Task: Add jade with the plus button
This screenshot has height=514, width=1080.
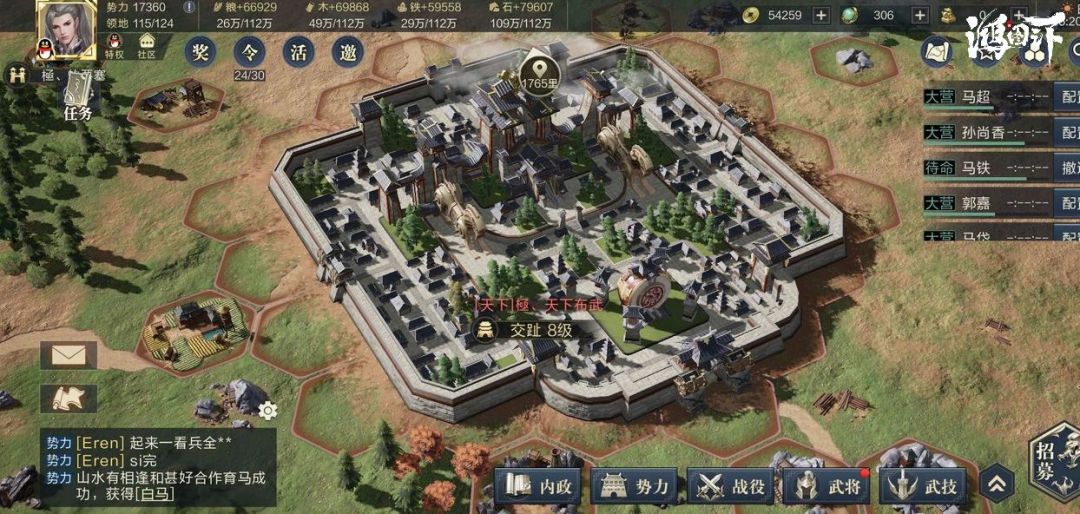Action: (x=917, y=15)
